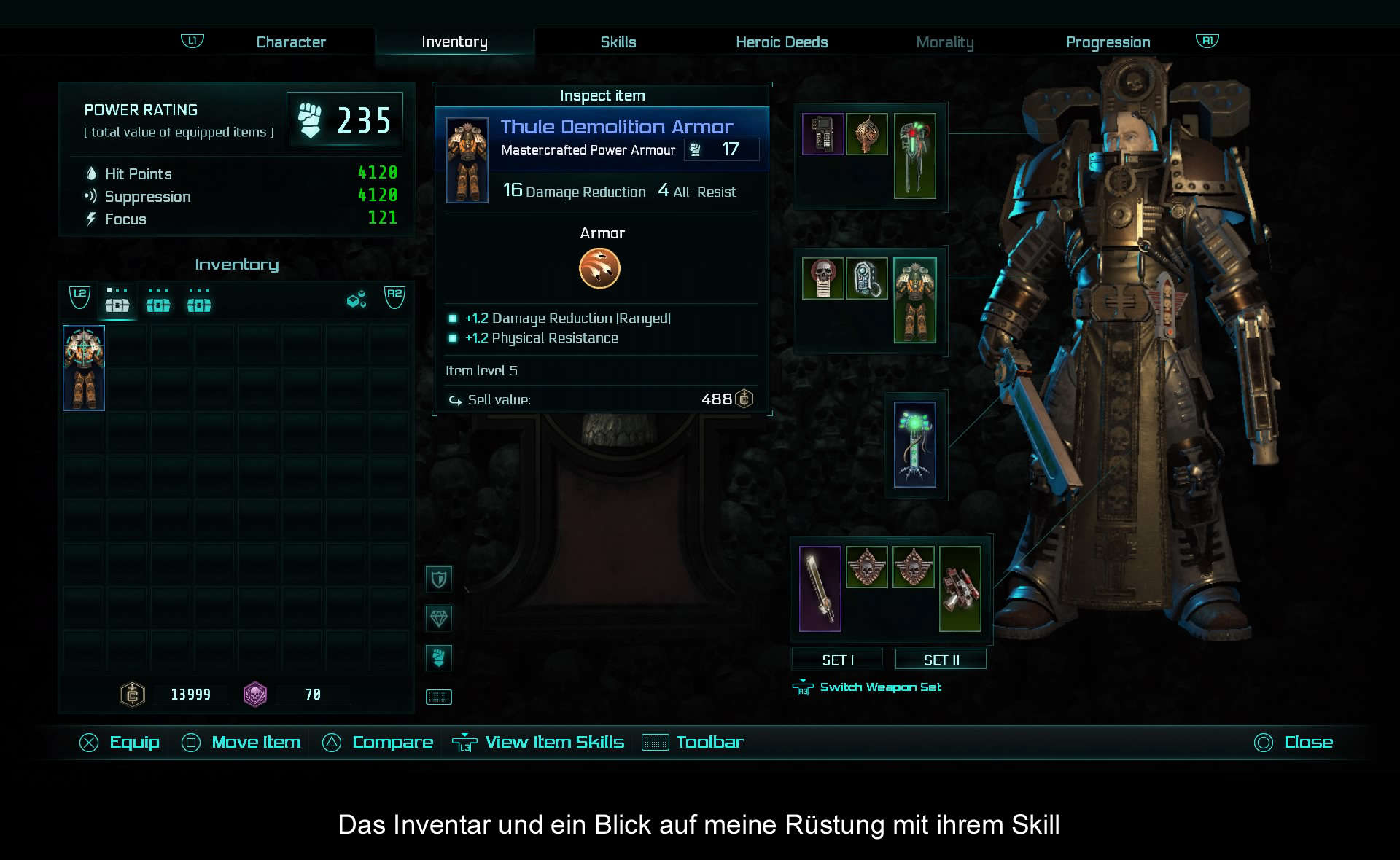Select the Inventory tab
The height and width of the screenshot is (860, 1400).
pyautogui.click(x=454, y=42)
